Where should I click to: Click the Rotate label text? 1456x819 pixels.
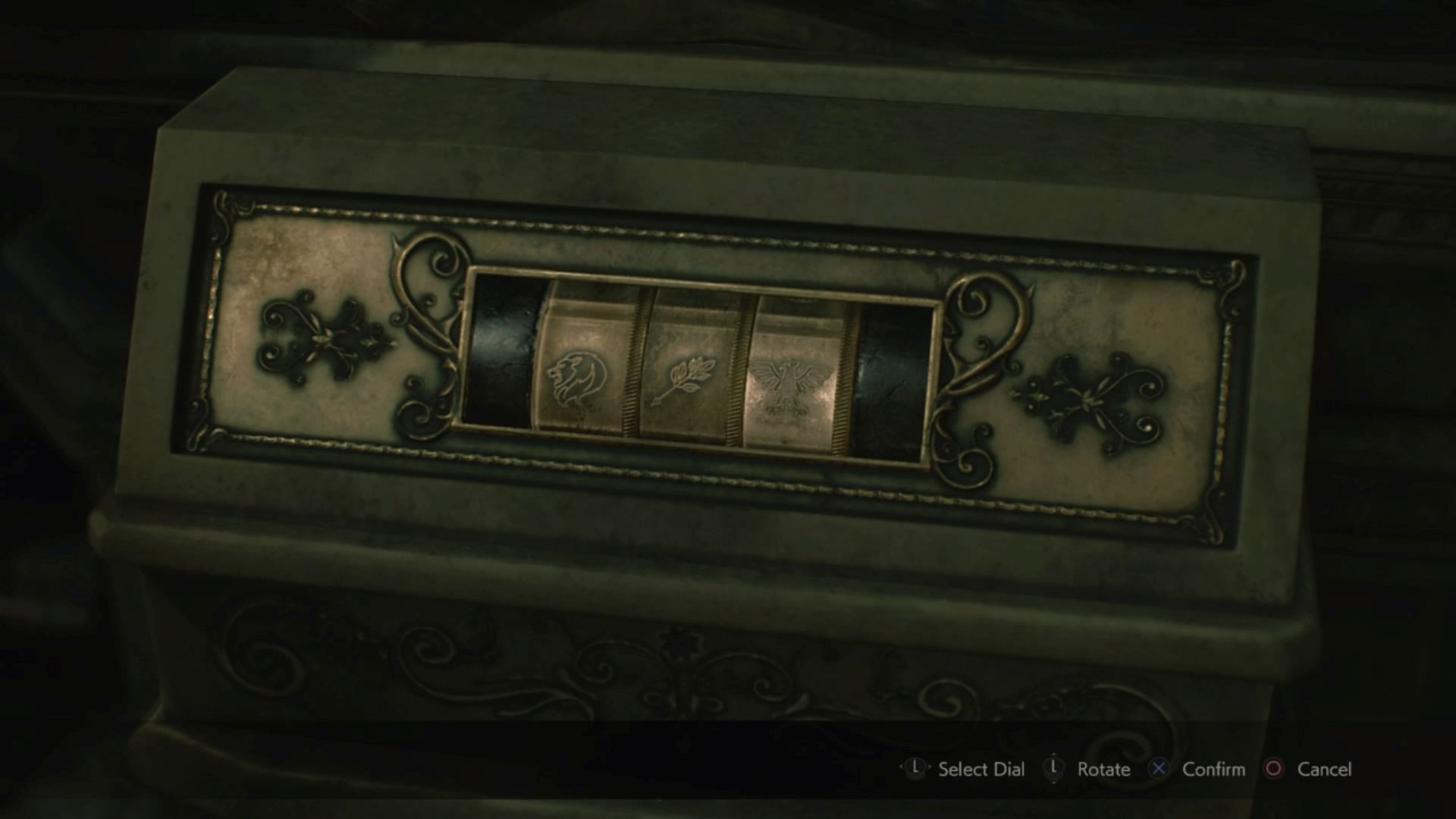point(1103,768)
